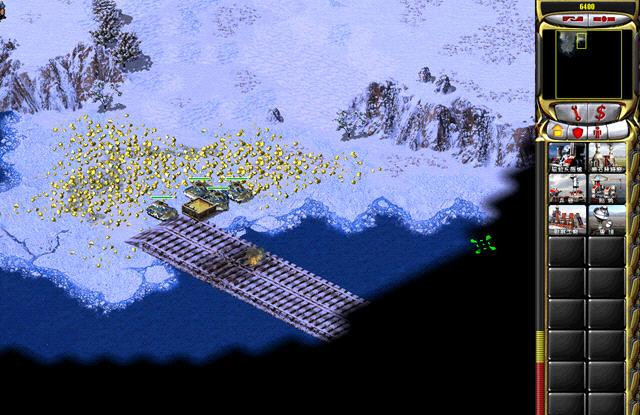Switch to the infantry soldier tab

(597, 131)
